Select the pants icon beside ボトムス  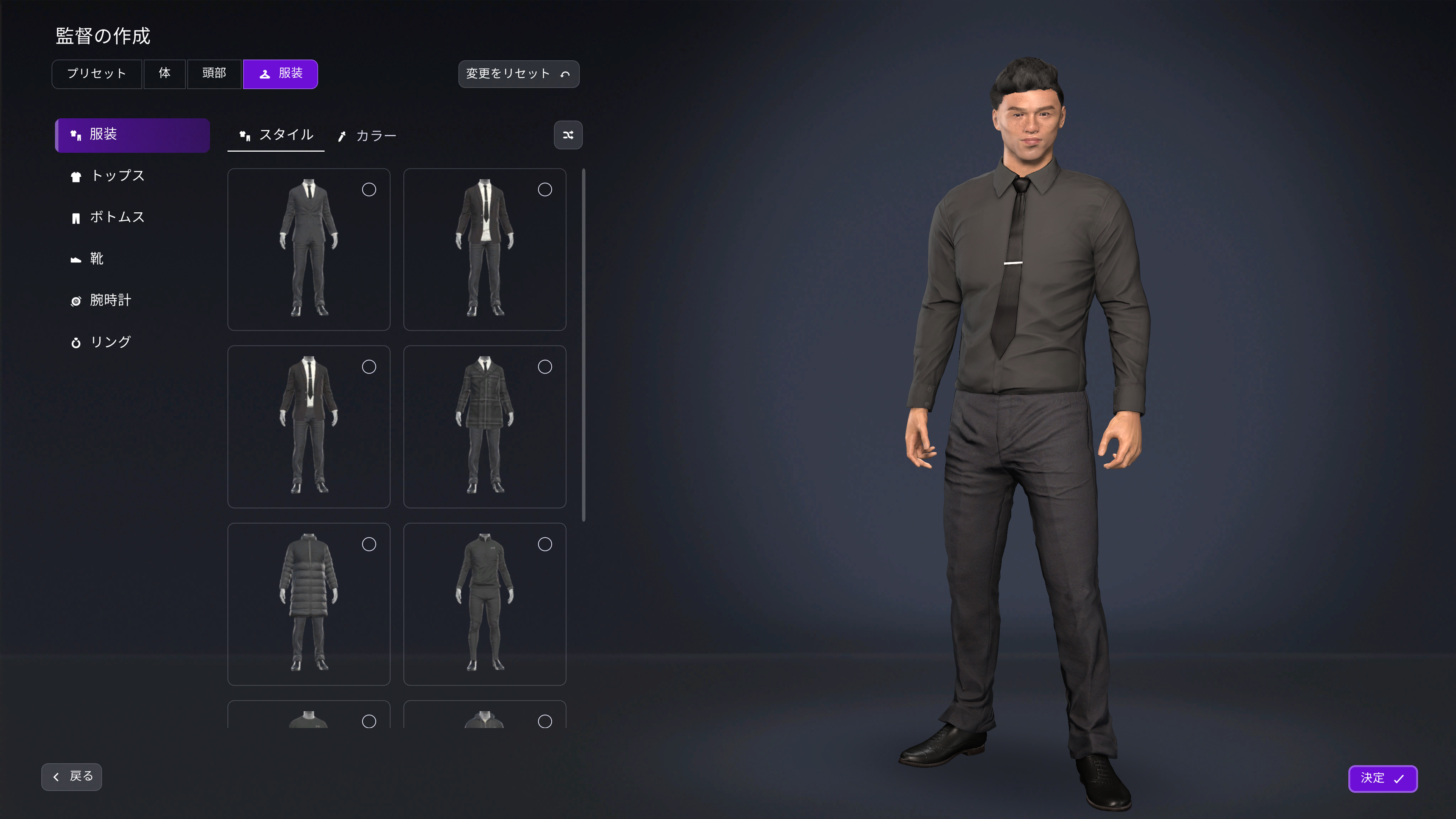coord(76,217)
